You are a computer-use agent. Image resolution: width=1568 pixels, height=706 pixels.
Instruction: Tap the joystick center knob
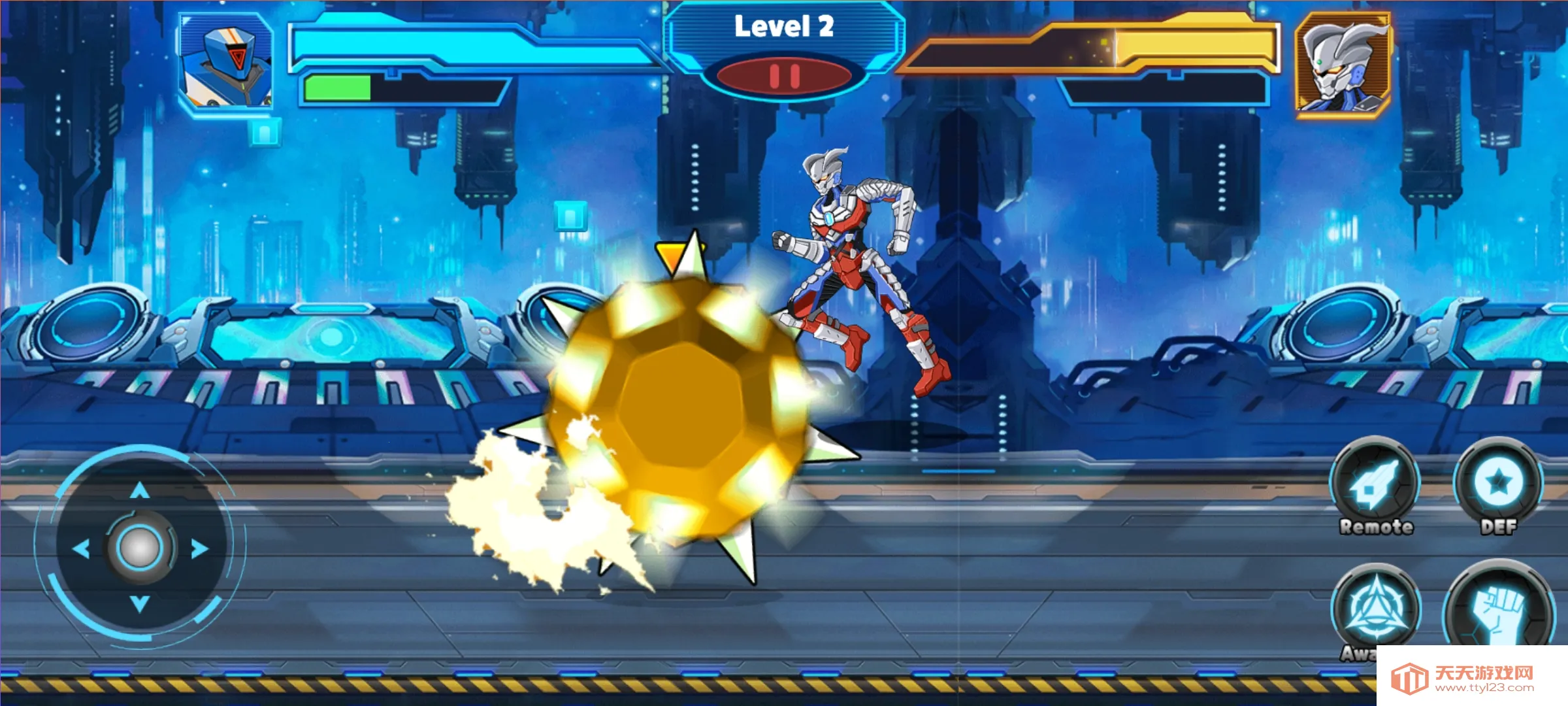click(139, 548)
